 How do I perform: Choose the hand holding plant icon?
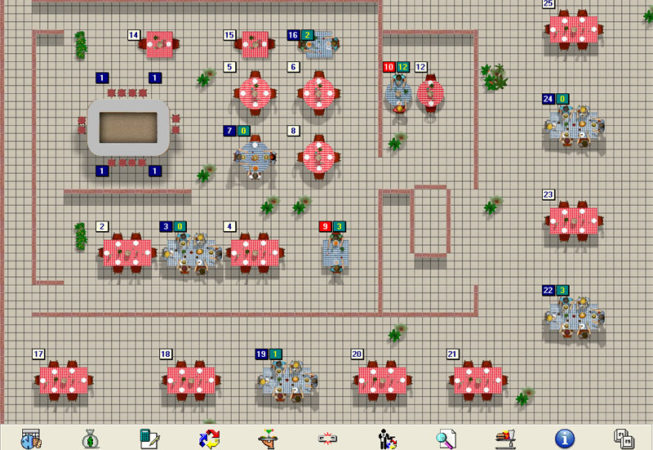pos(268,437)
